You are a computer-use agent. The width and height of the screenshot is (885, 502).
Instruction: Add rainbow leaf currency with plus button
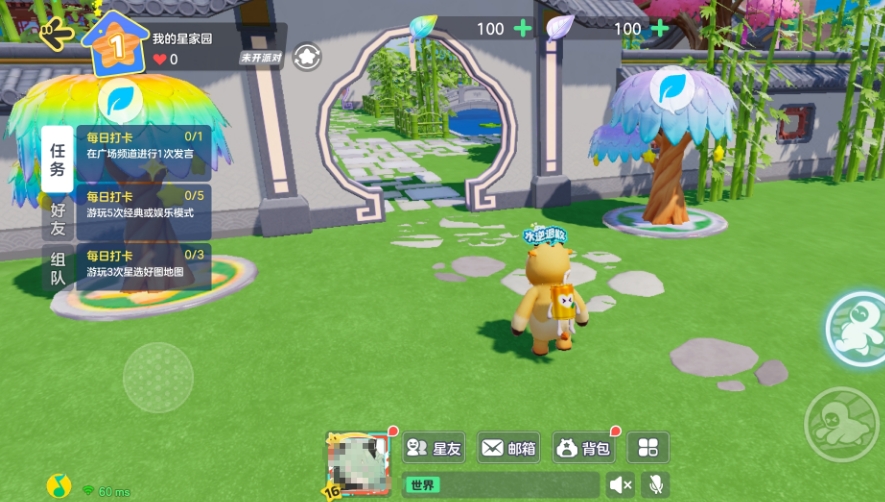click(x=522, y=28)
